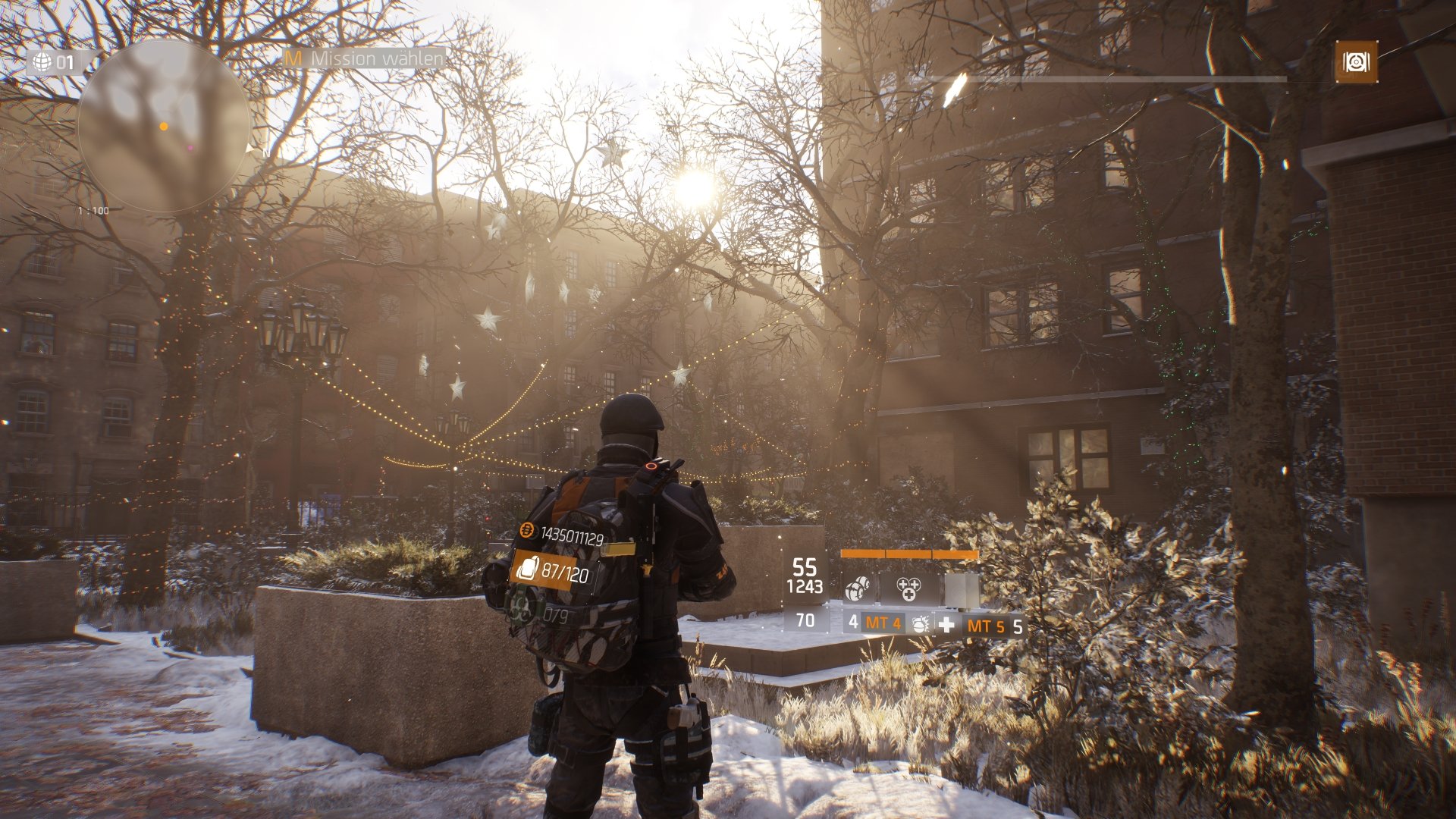This screenshot has width=1456, height=819.
Task: Select the grenade launcher attachment icon near MT 4
Action: coord(921,625)
